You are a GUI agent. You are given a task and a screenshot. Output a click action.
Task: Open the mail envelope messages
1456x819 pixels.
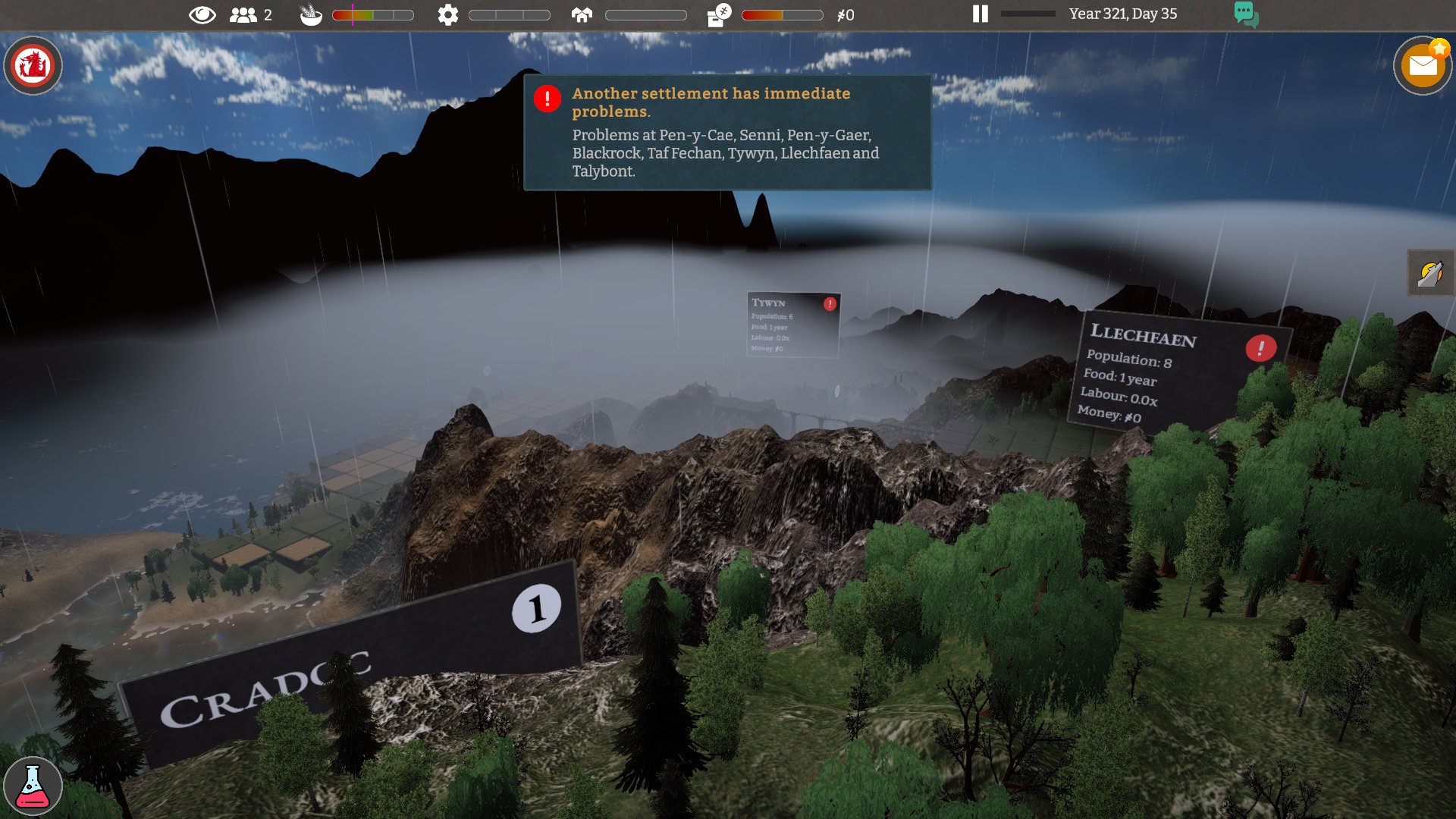click(x=1423, y=66)
